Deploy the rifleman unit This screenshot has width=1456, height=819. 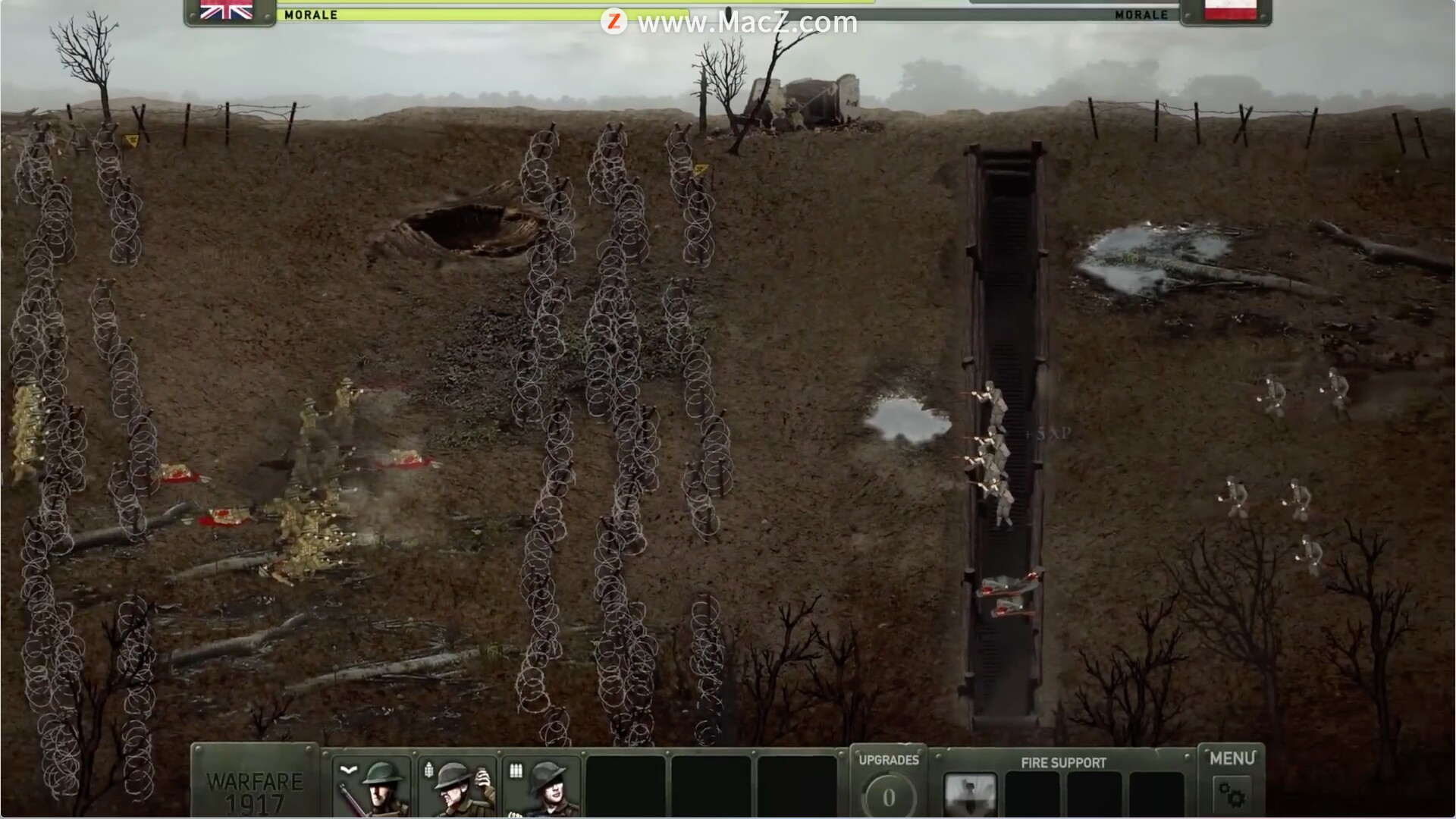372,789
